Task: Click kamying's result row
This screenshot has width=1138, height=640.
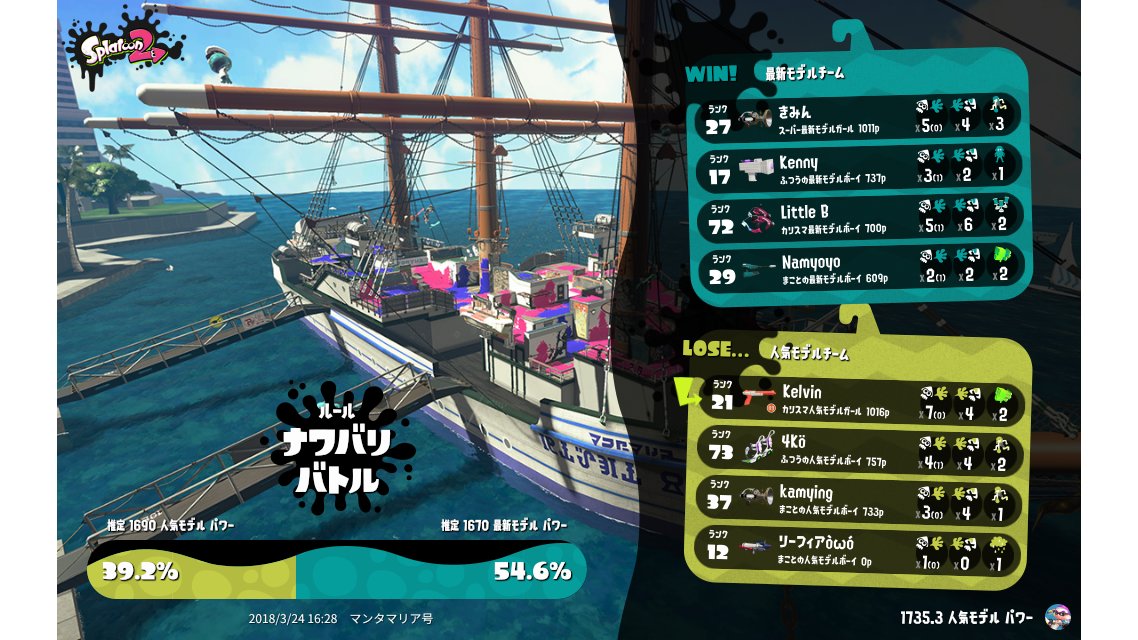Action: click(x=860, y=498)
